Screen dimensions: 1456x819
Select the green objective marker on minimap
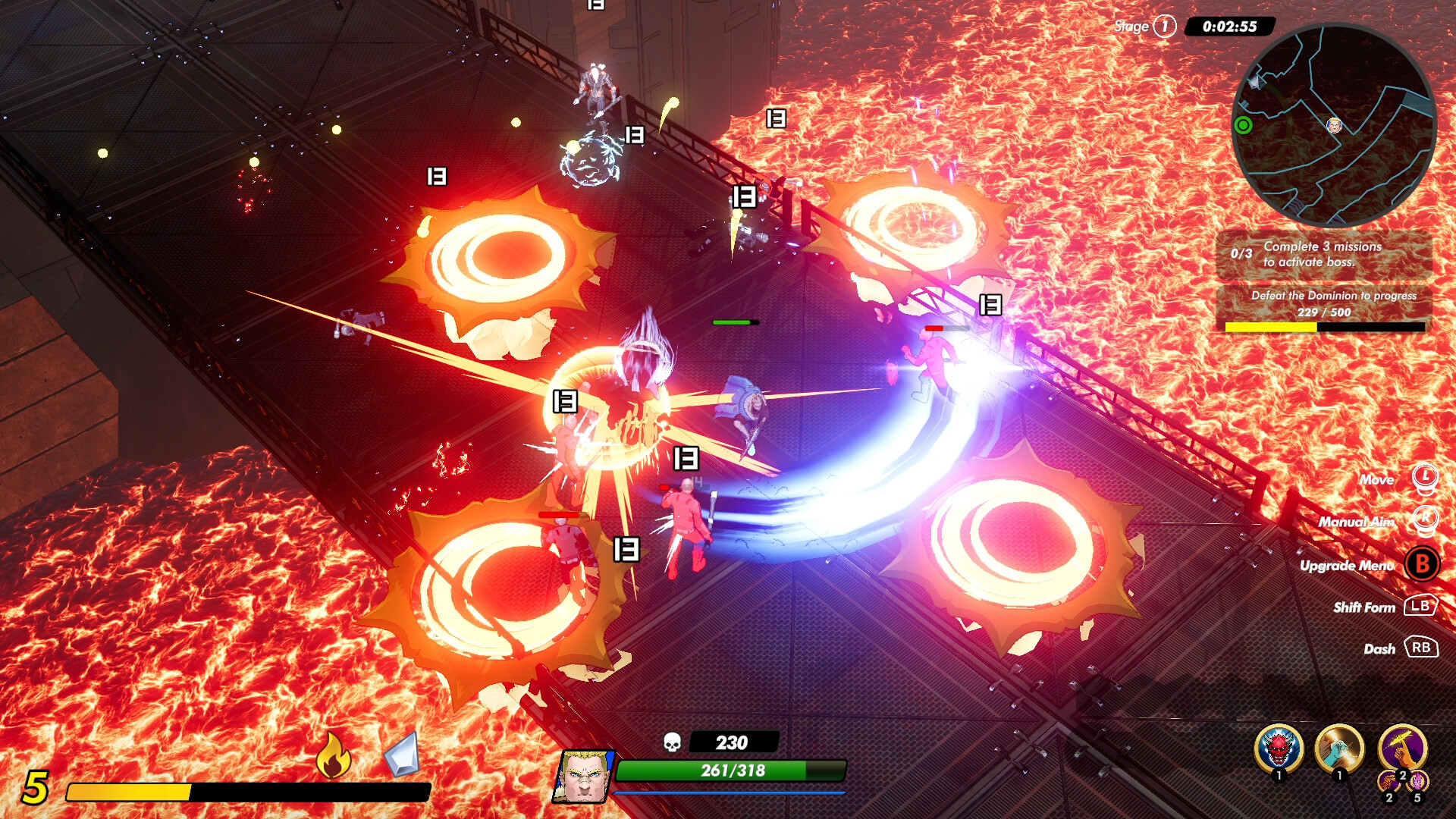click(x=1243, y=125)
